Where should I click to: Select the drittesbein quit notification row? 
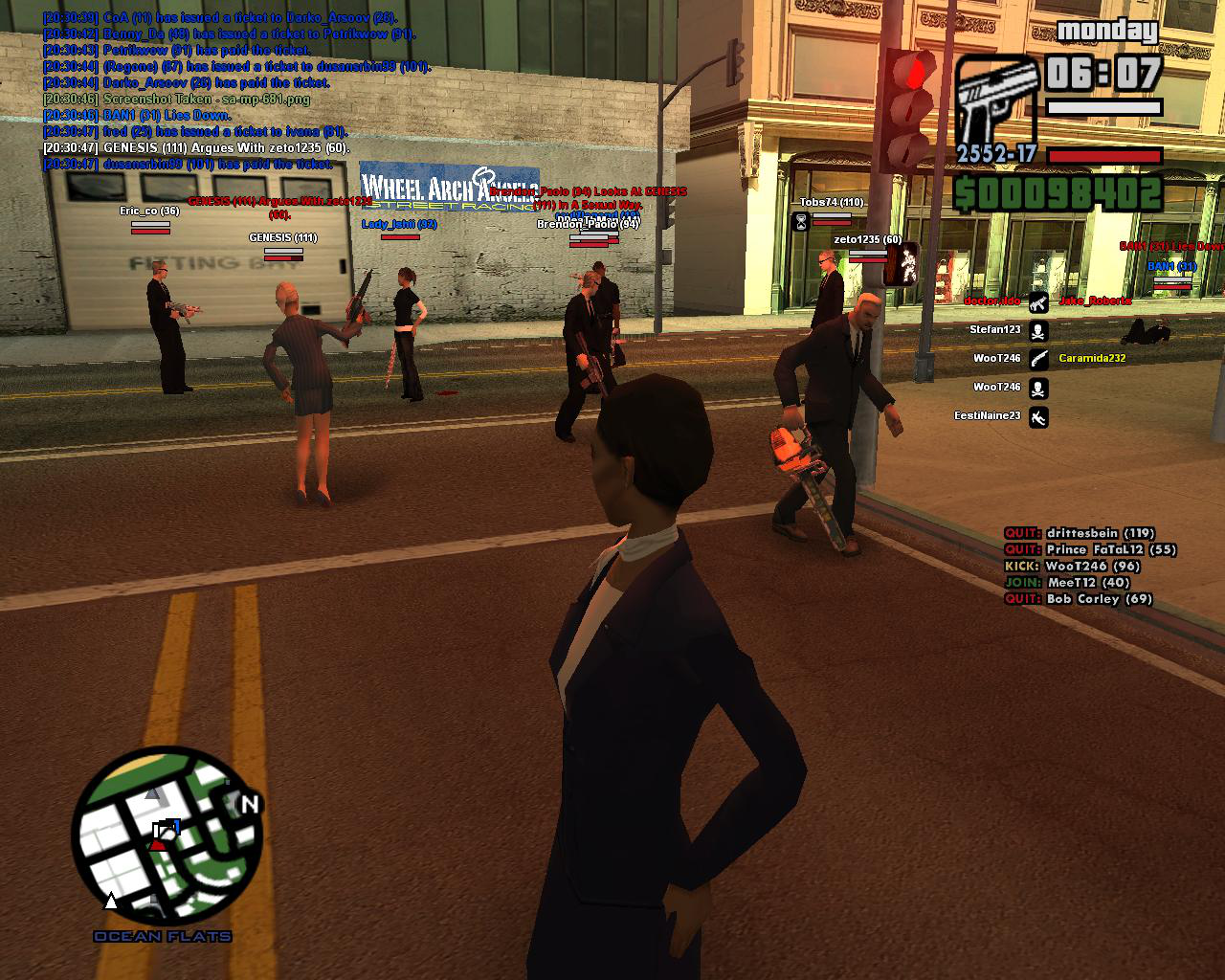click(x=1079, y=534)
